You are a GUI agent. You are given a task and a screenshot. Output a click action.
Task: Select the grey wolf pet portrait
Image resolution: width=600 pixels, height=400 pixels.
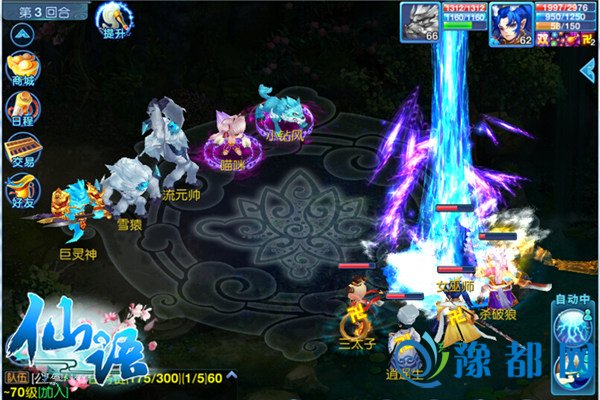point(420,22)
